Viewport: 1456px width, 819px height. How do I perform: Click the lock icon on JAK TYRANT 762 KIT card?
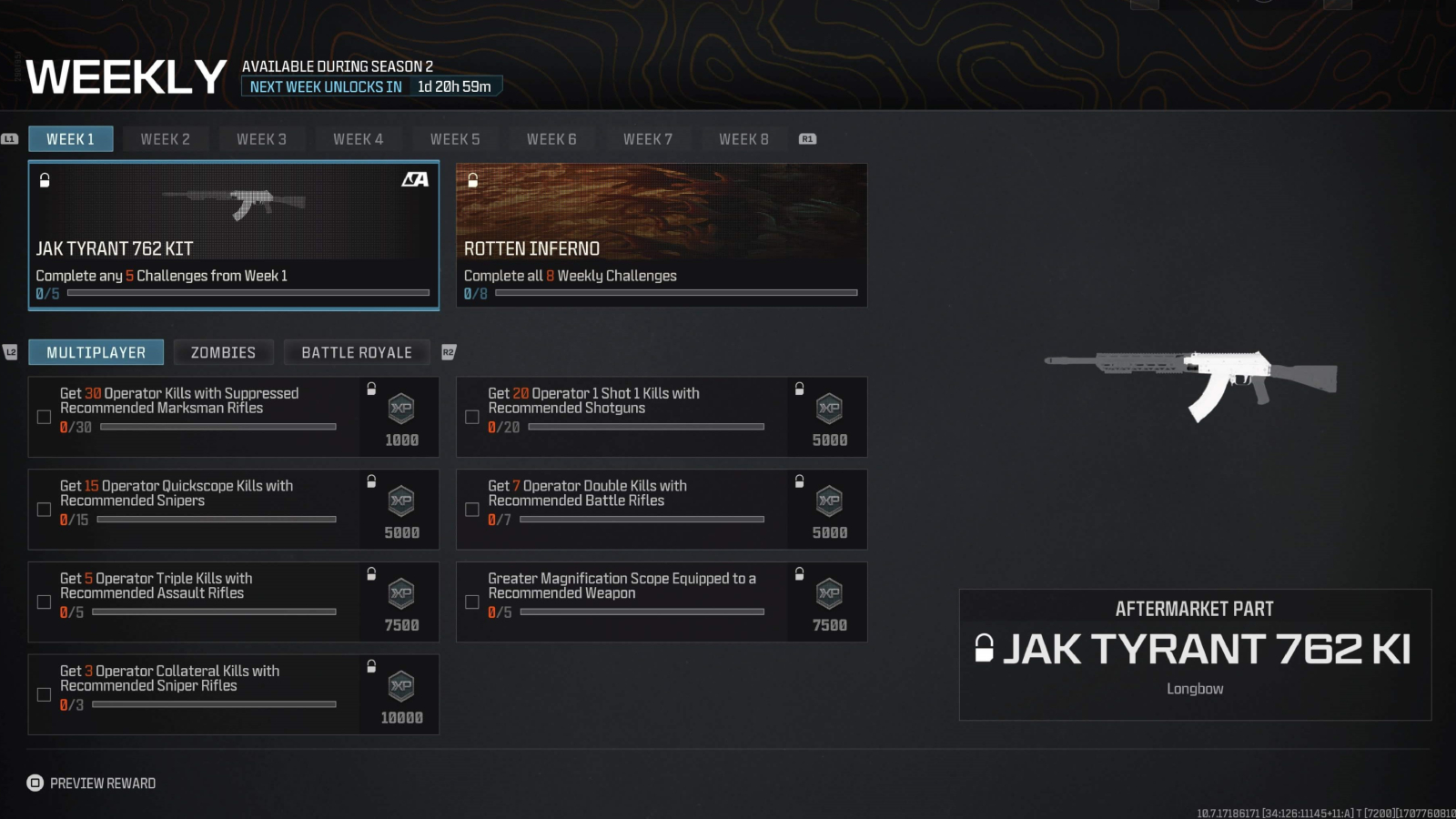[x=43, y=180]
